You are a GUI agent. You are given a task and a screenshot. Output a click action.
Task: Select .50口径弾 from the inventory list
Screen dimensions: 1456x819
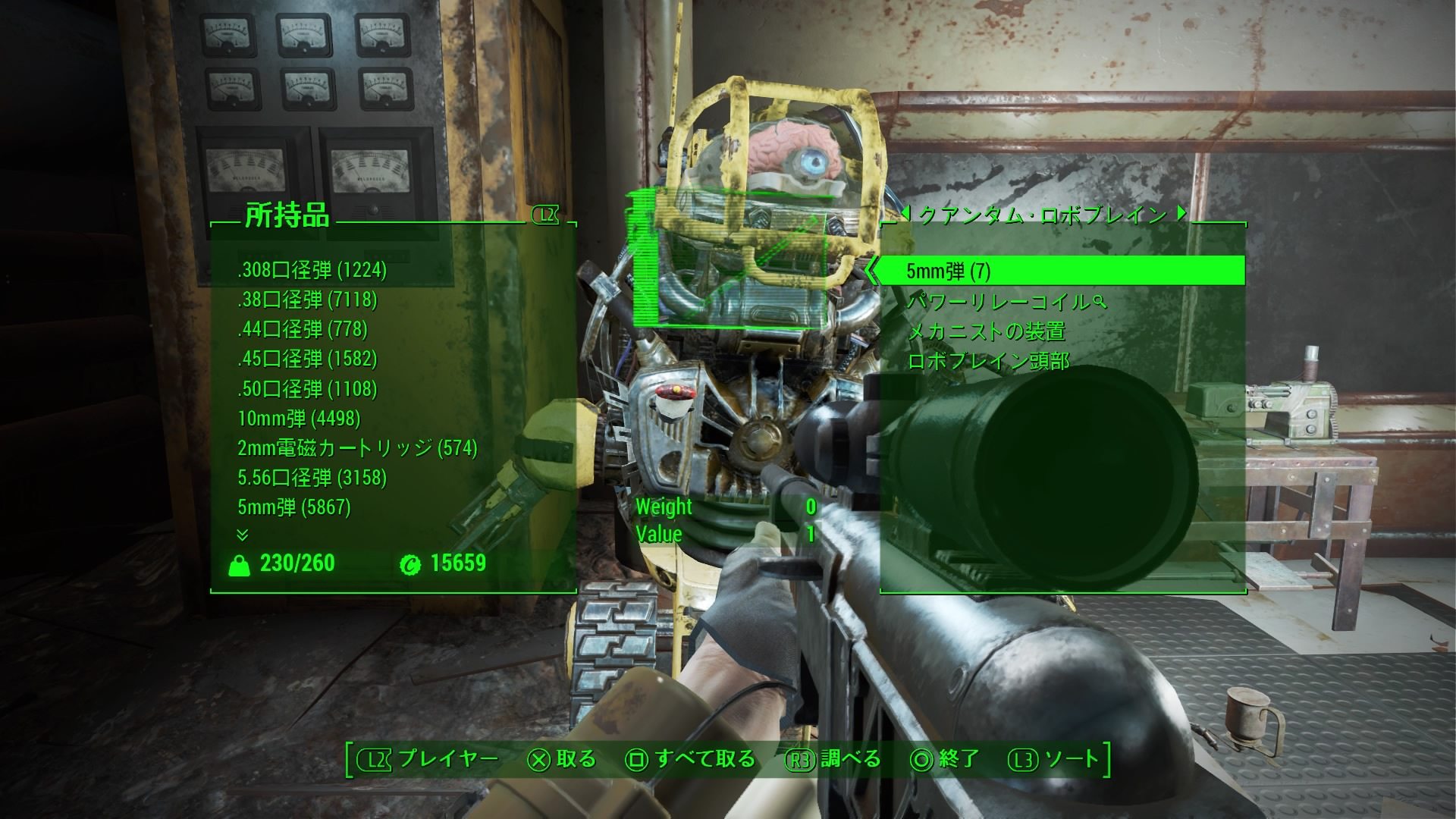click(x=307, y=389)
